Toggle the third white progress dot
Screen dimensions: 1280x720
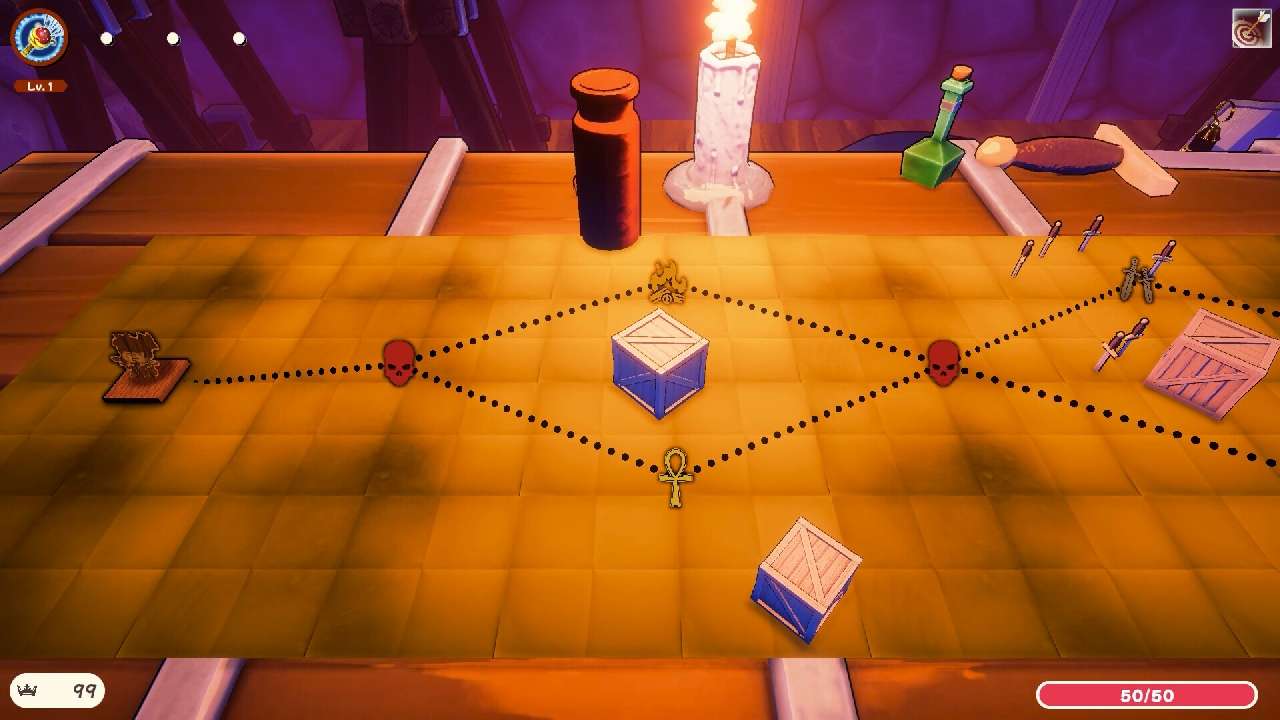(x=237, y=38)
